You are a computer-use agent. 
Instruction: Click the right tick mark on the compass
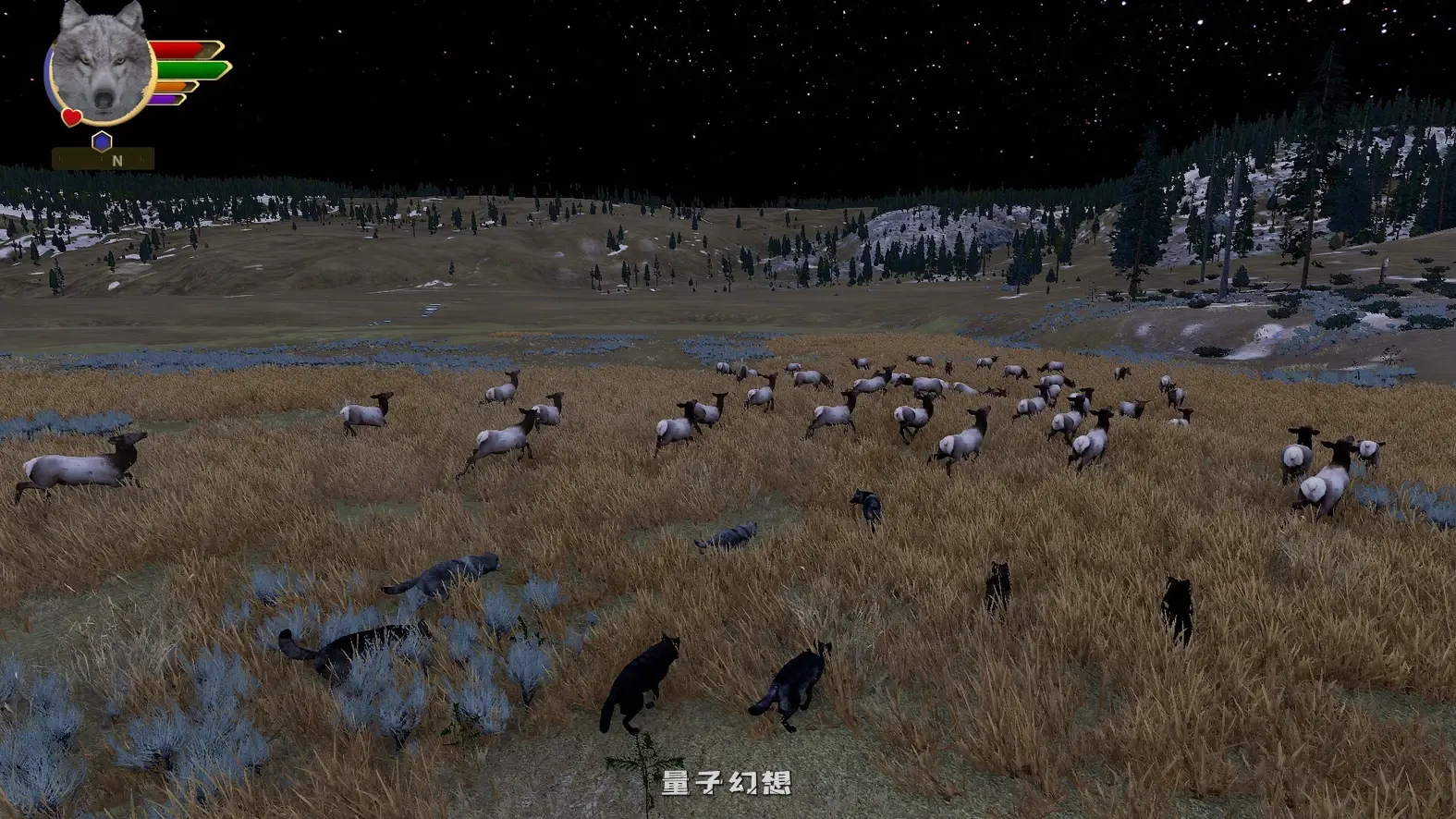141,159
